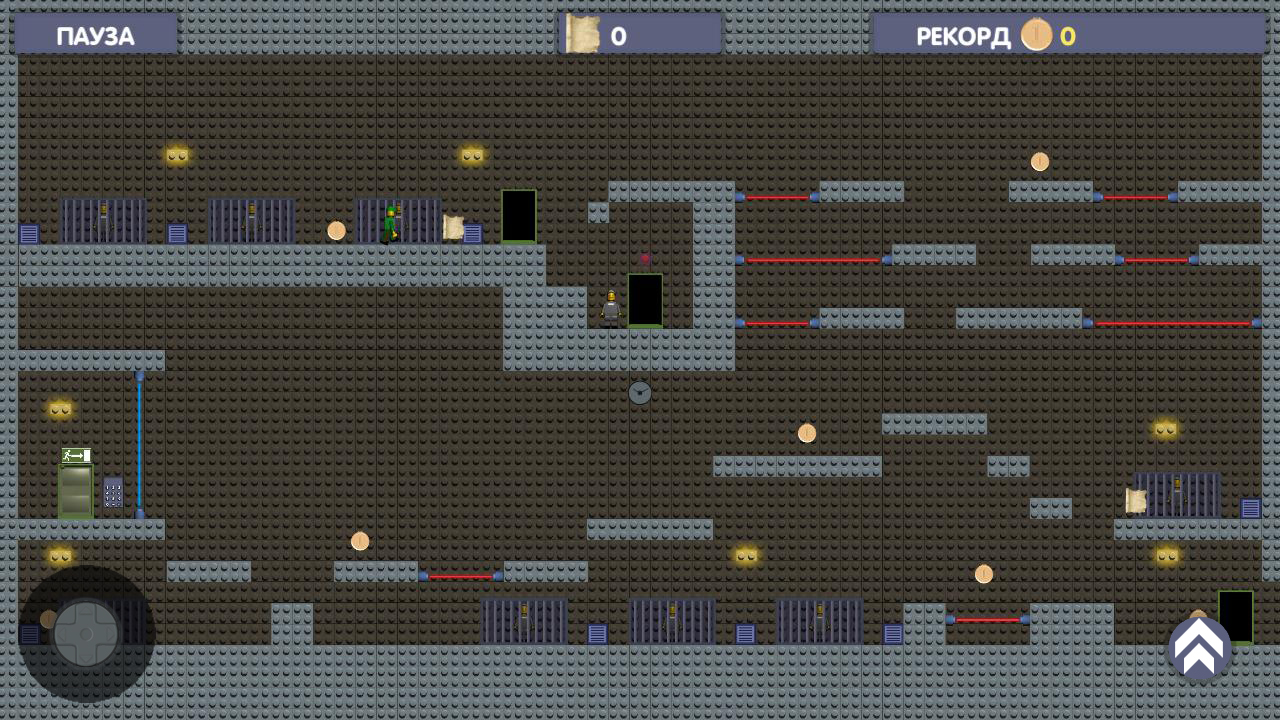The width and height of the screenshot is (1280, 720).
Task: Click the wall clock hanging under the platform
Action: pyautogui.click(x=639, y=393)
